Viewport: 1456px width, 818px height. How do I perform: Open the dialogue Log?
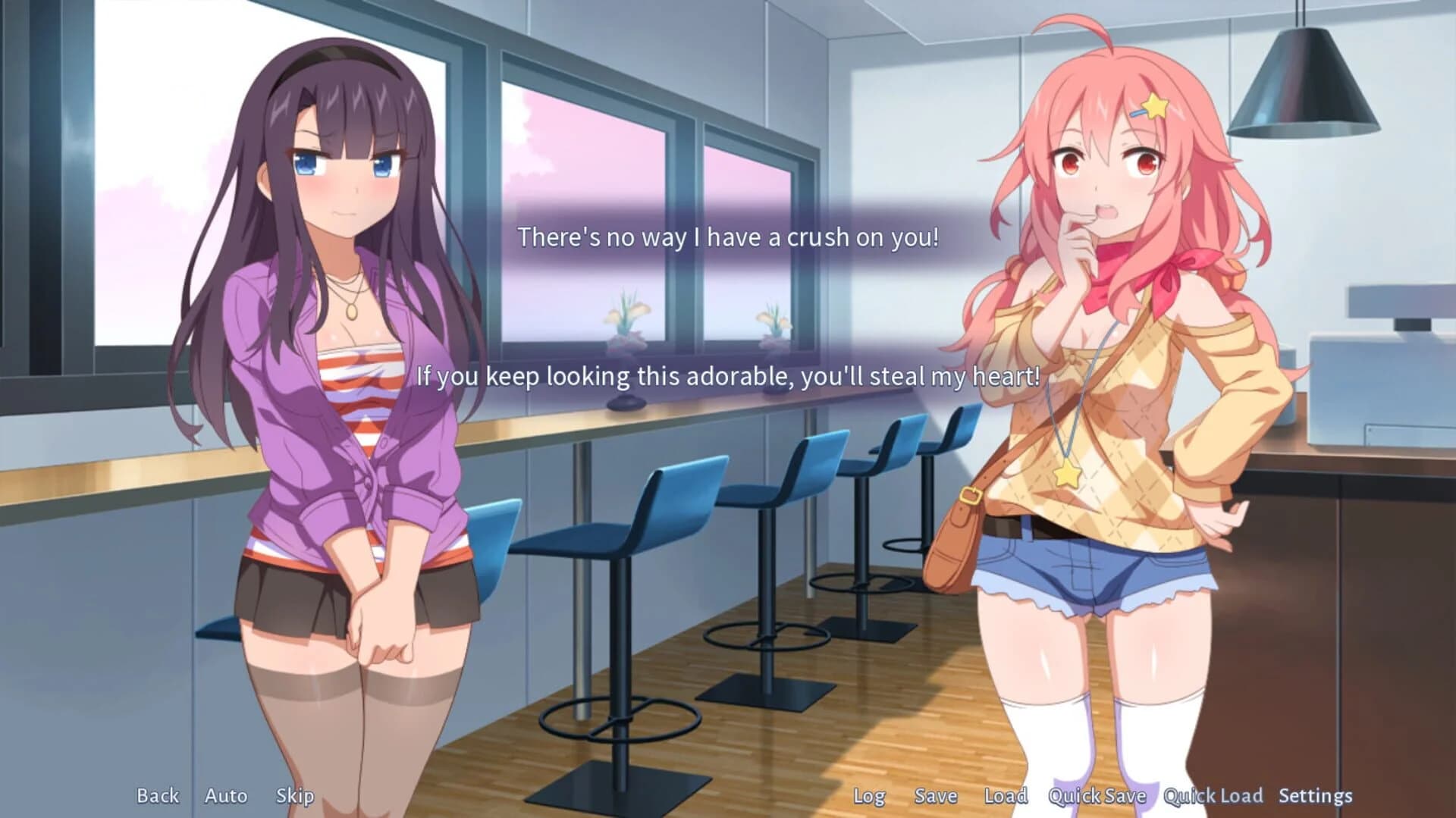click(x=869, y=796)
